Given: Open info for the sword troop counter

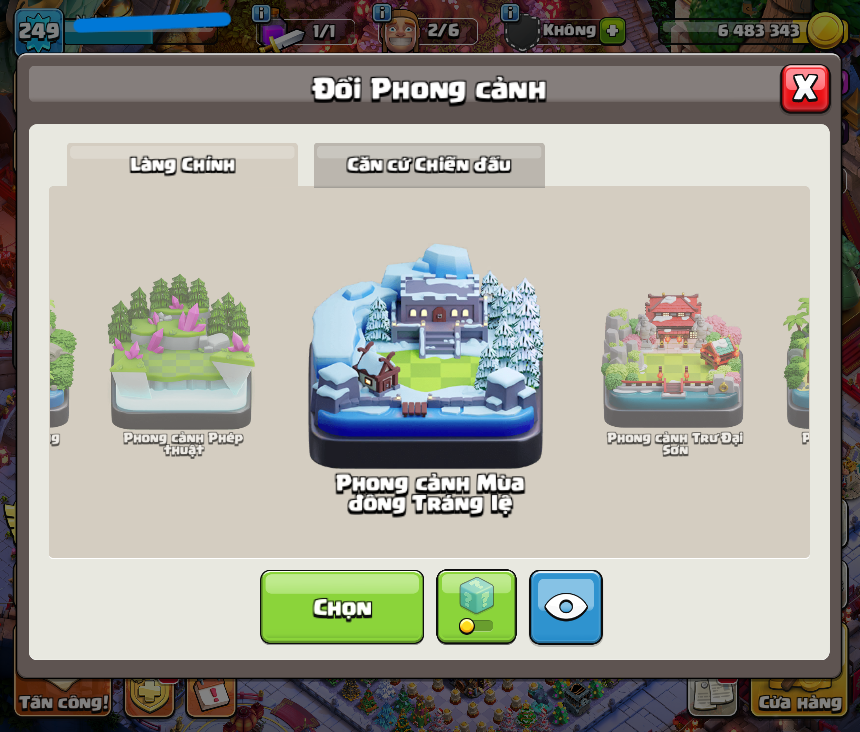Looking at the screenshot, I should pos(262,13).
